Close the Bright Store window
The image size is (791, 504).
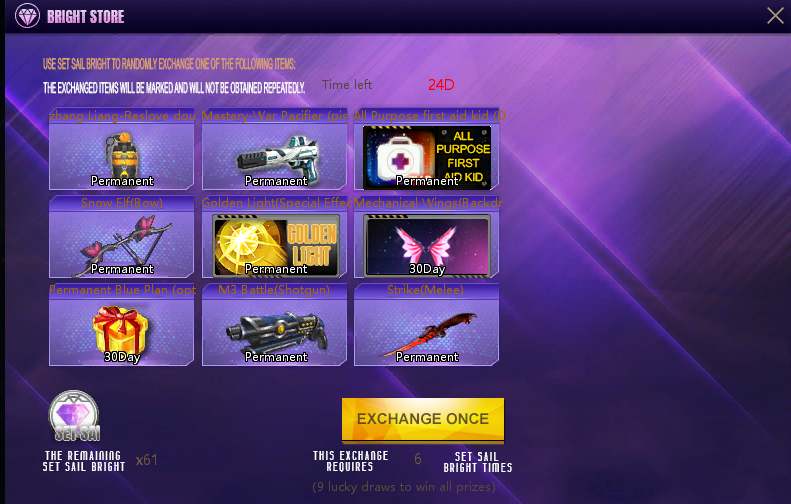(x=775, y=15)
